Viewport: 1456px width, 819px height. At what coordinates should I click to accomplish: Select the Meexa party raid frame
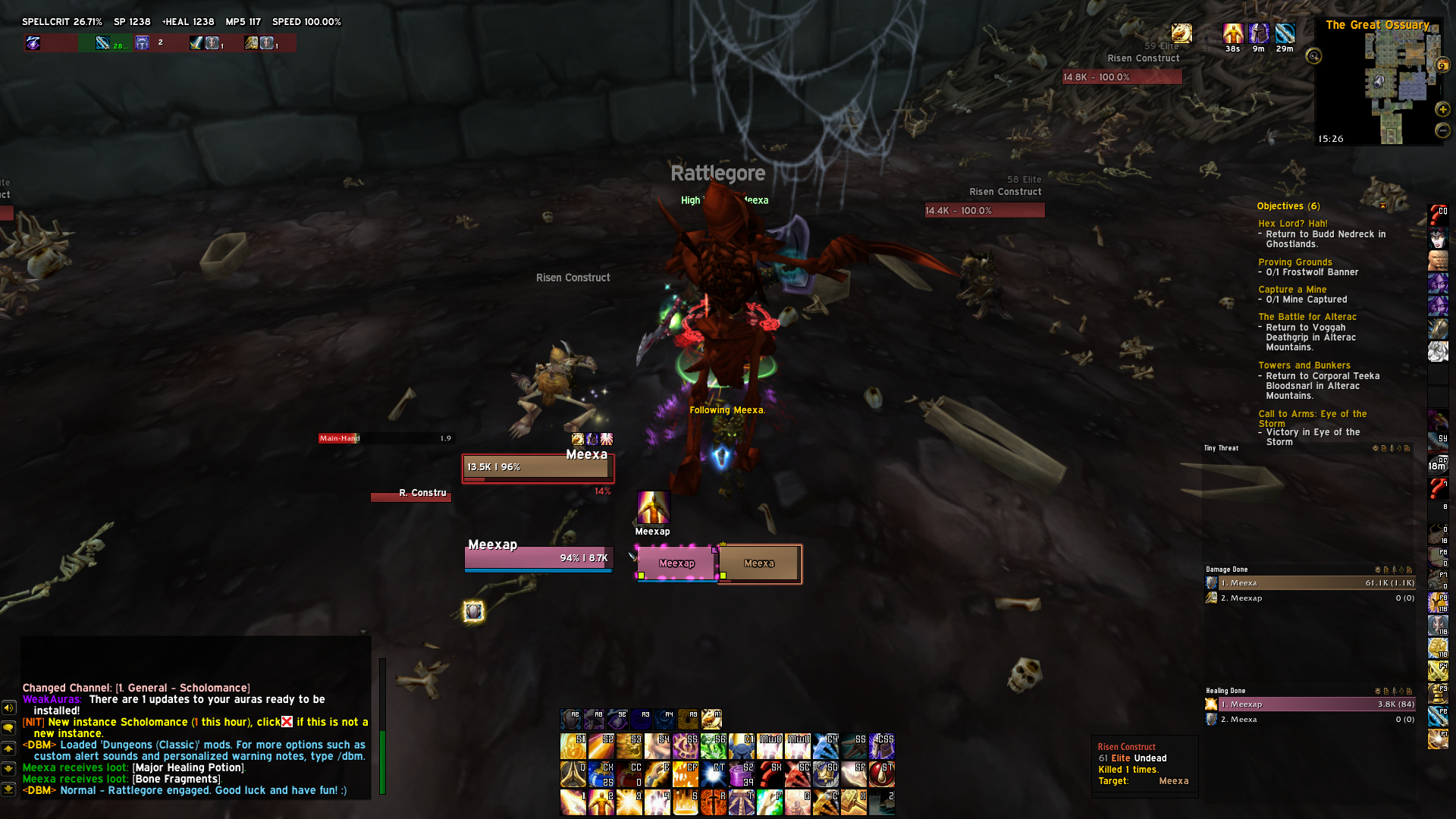759,563
